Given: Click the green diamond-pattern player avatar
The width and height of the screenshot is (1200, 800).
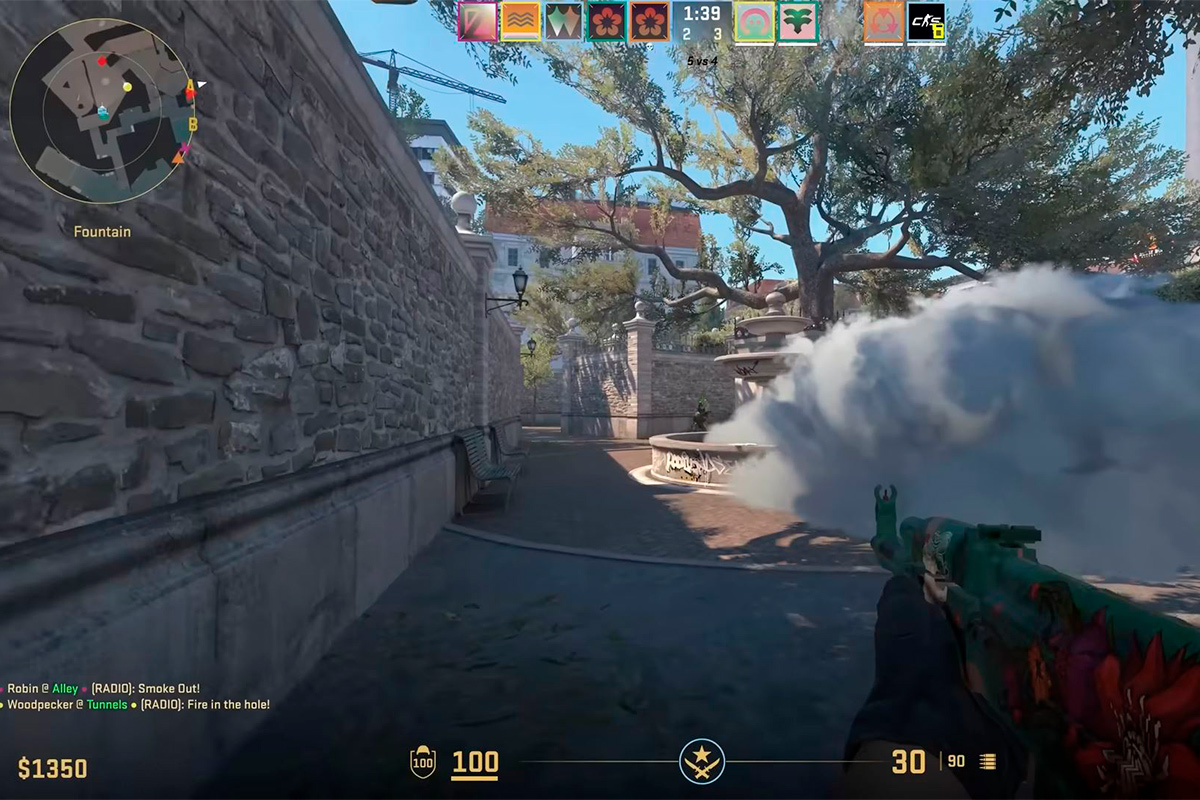Looking at the screenshot, I should 563,21.
